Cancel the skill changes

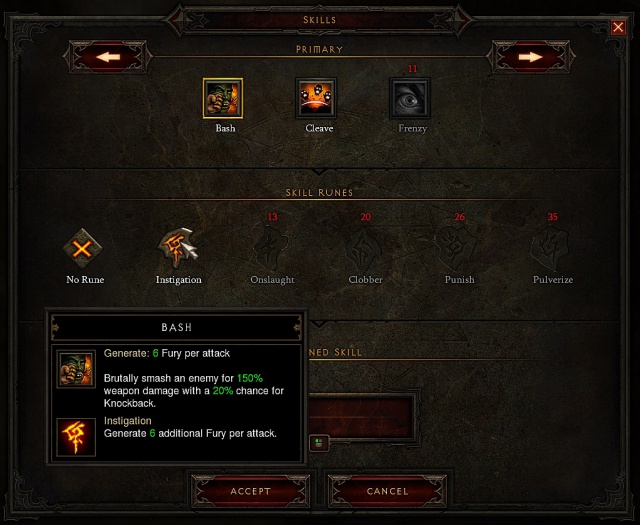[387, 491]
